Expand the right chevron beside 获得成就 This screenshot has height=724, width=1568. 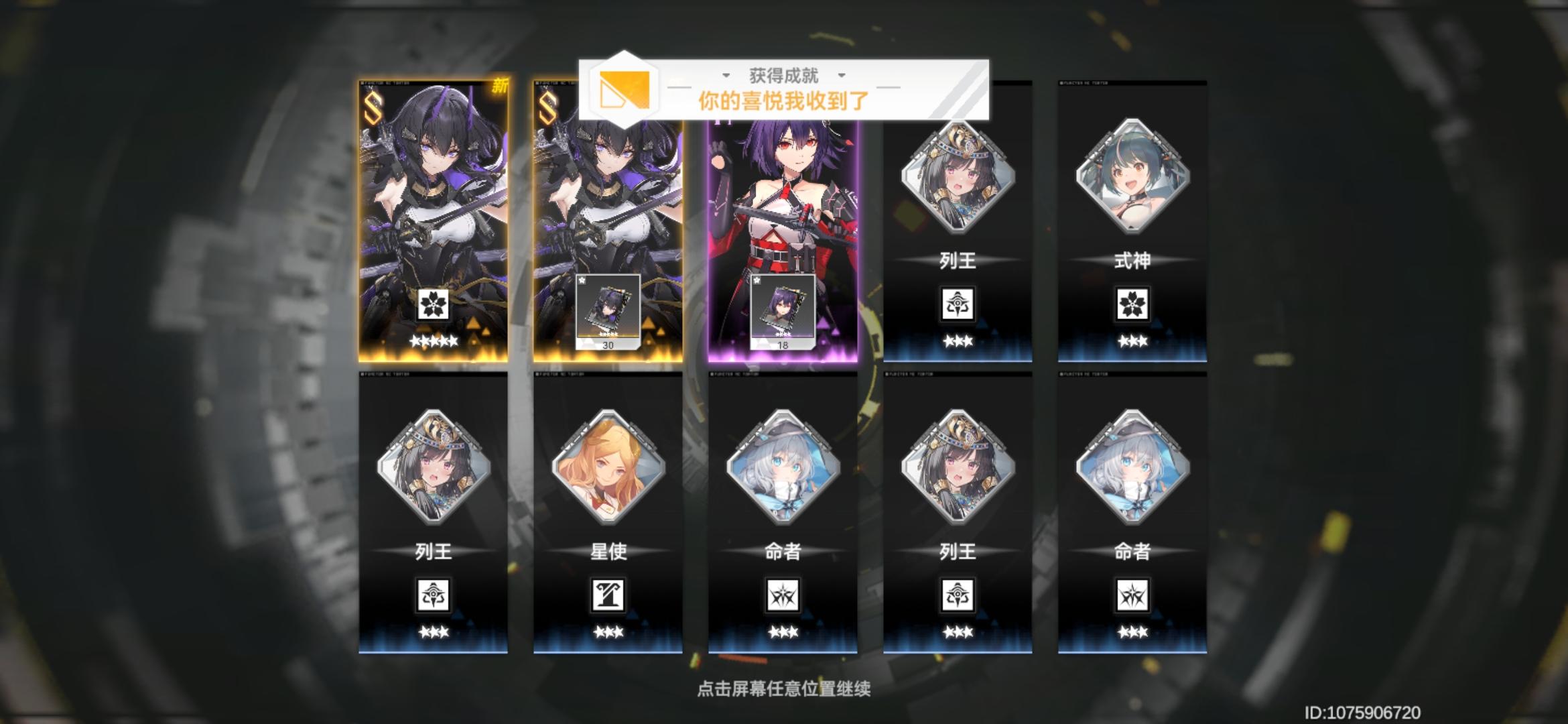(842, 77)
